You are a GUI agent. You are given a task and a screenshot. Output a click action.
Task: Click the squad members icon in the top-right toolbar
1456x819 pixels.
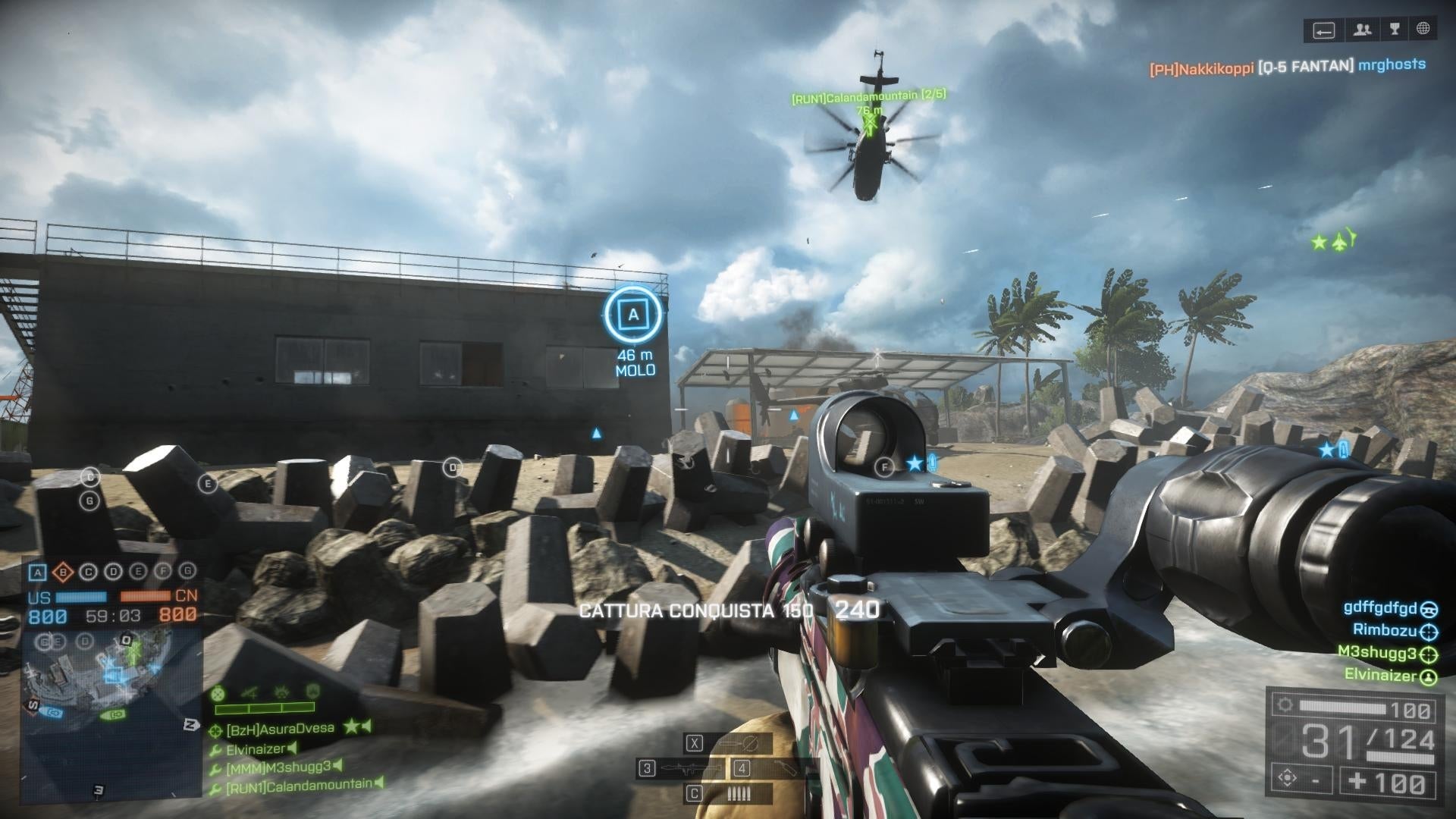[1363, 30]
